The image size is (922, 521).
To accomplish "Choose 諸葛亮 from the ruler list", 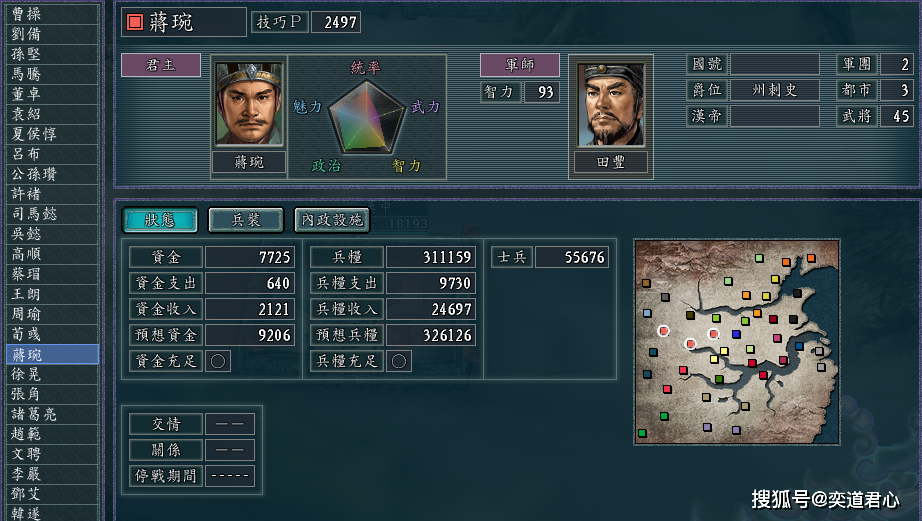I will (x=50, y=413).
